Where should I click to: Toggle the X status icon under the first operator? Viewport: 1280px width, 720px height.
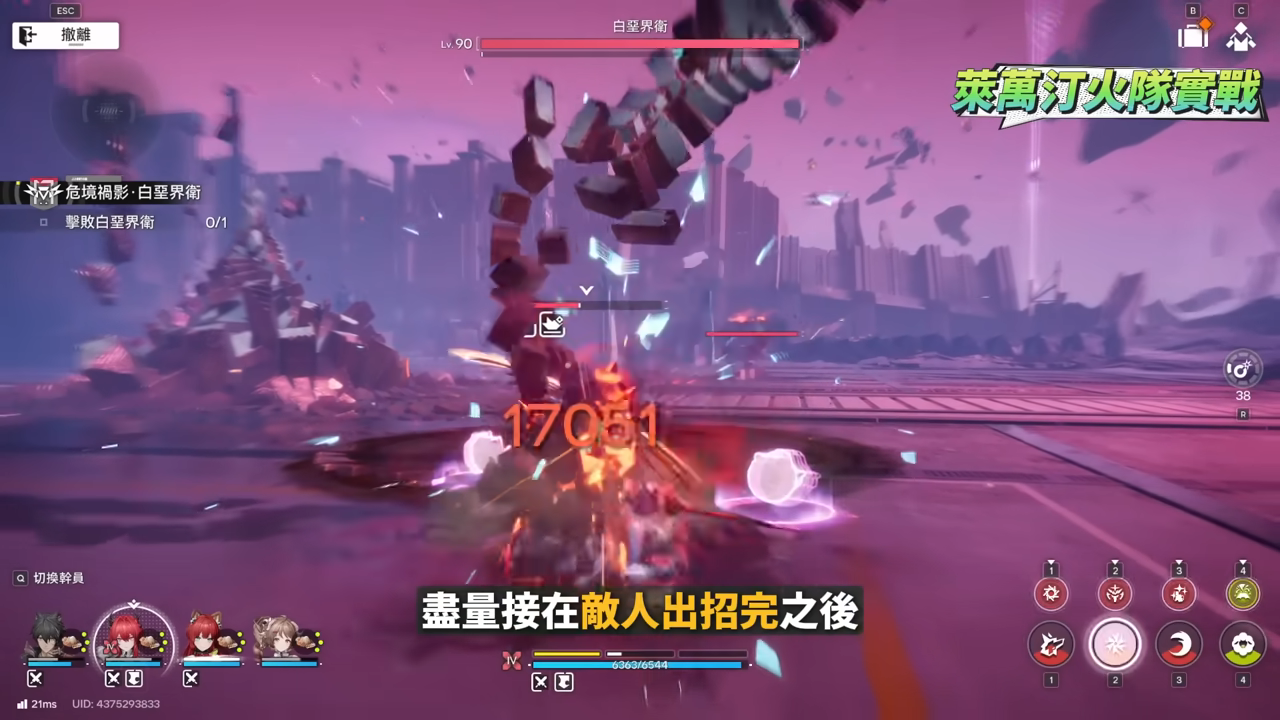coord(35,677)
